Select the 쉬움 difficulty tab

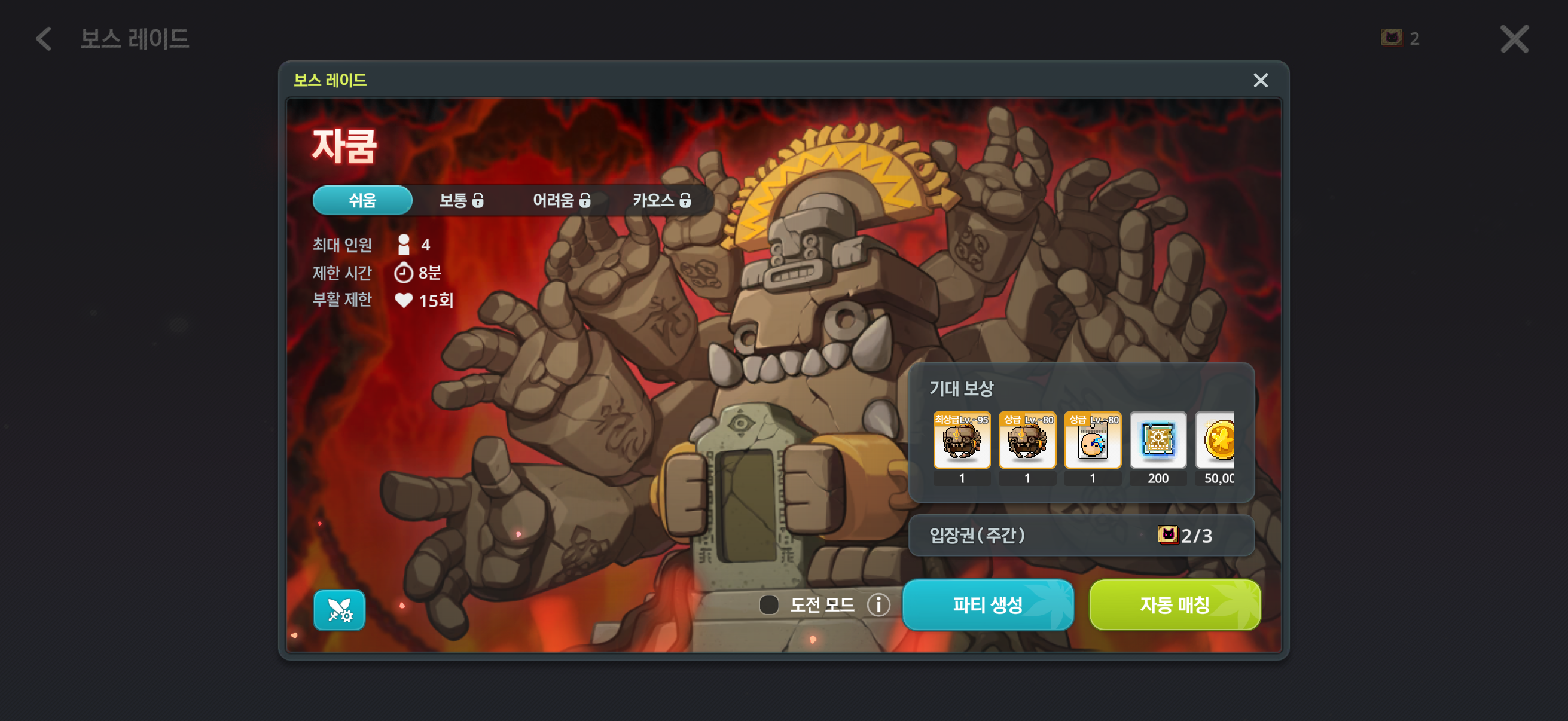coord(362,200)
